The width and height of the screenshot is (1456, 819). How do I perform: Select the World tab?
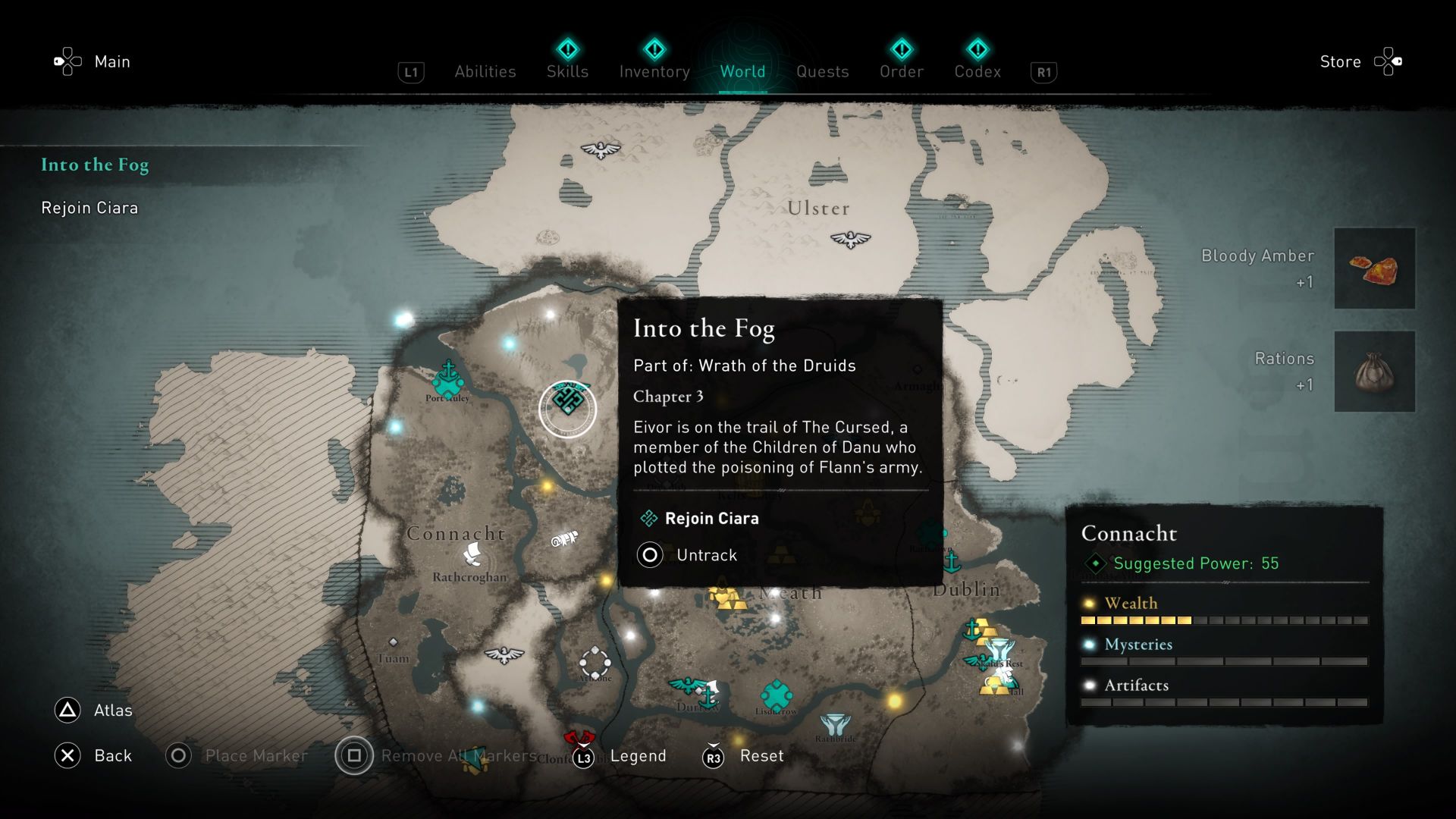click(x=742, y=71)
